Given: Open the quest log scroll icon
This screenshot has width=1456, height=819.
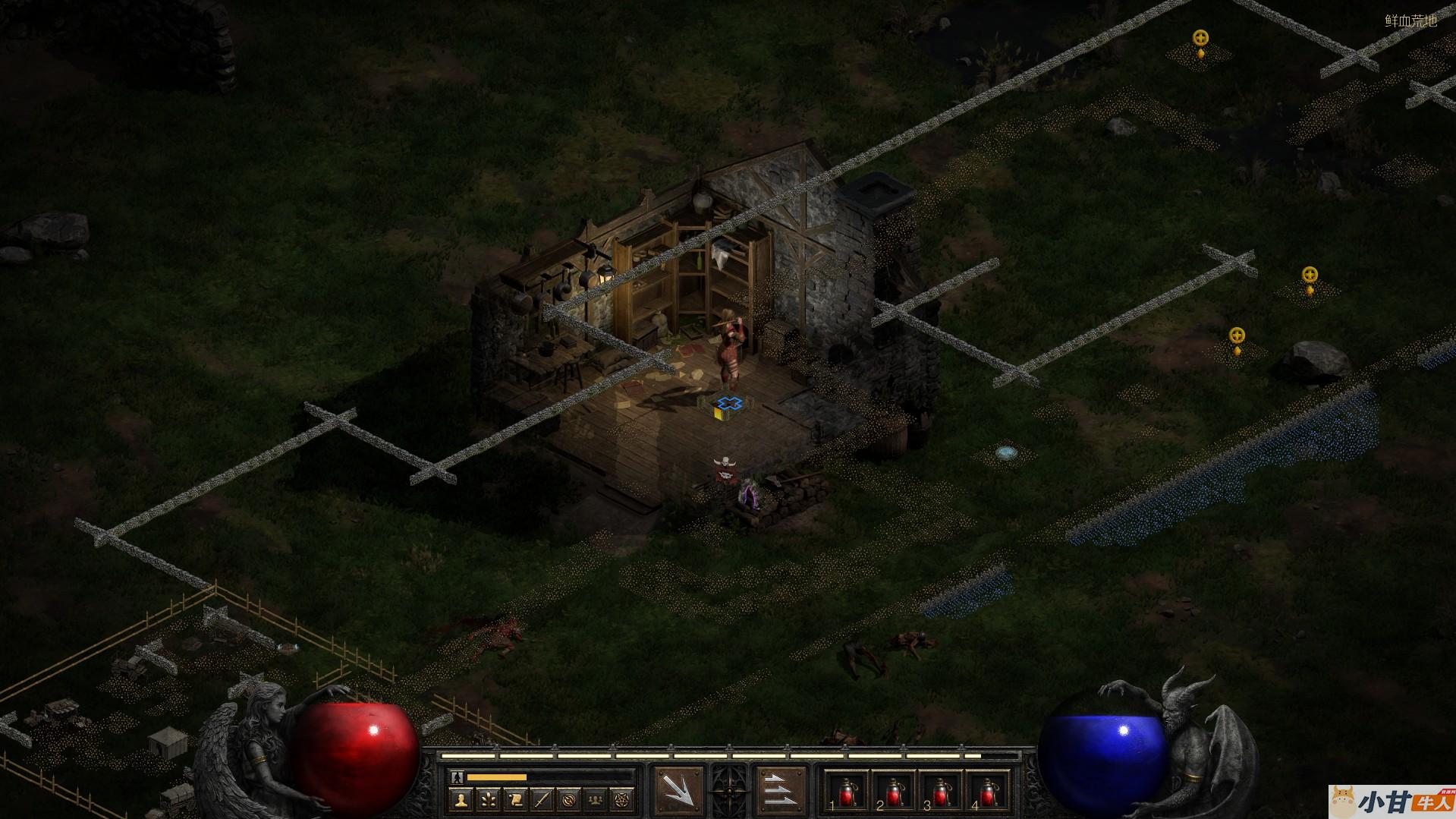Looking at the screenshot, I should click(515, 799).
